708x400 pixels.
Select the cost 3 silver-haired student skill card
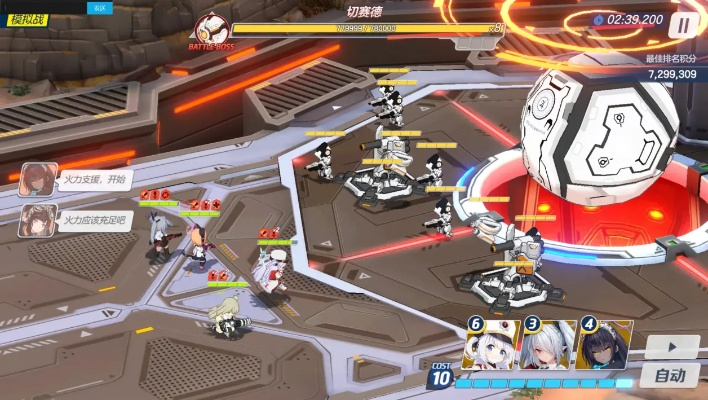(x=549, y=346)
